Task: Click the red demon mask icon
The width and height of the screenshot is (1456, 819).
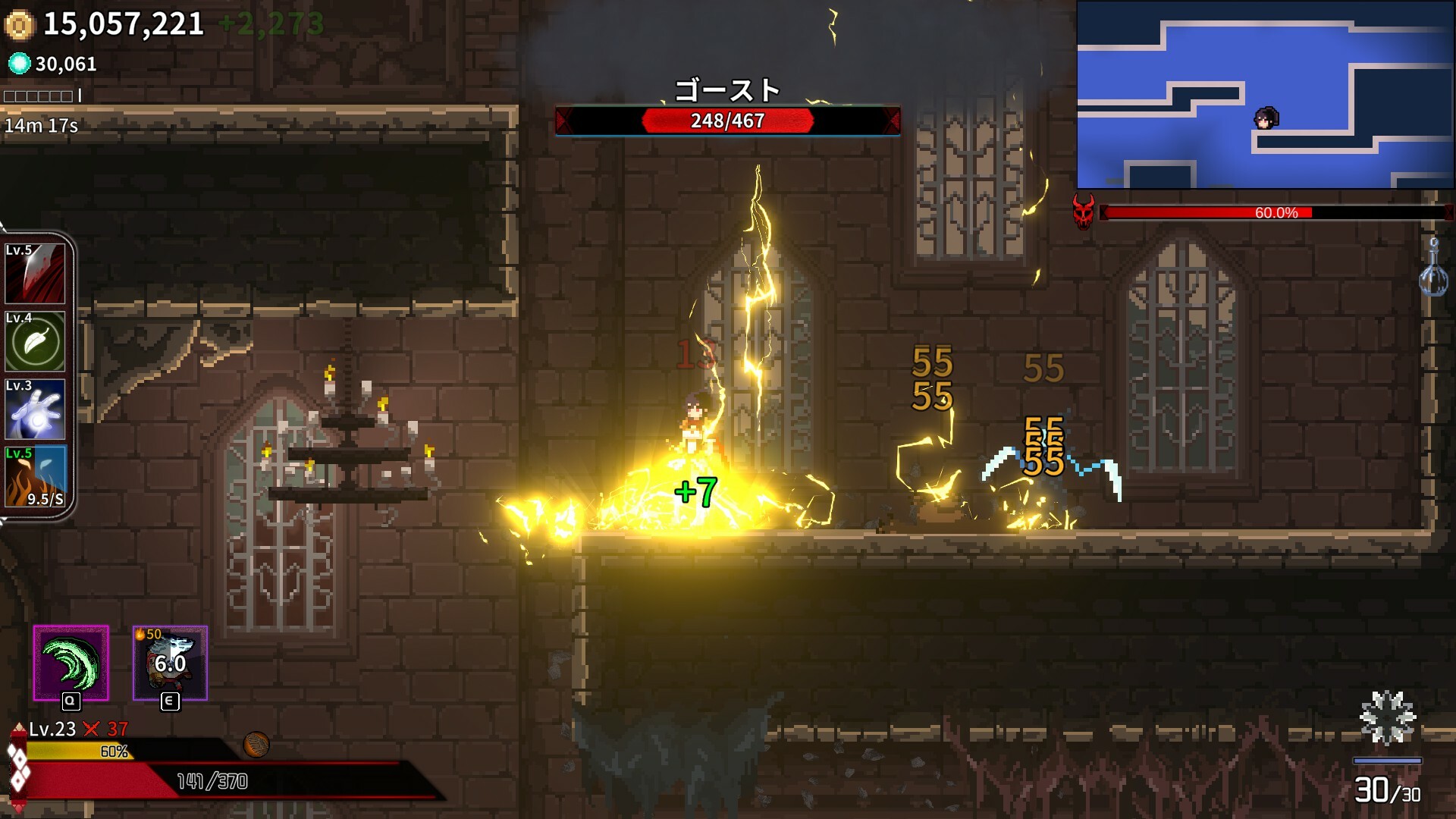Action: pos(1084,212)
